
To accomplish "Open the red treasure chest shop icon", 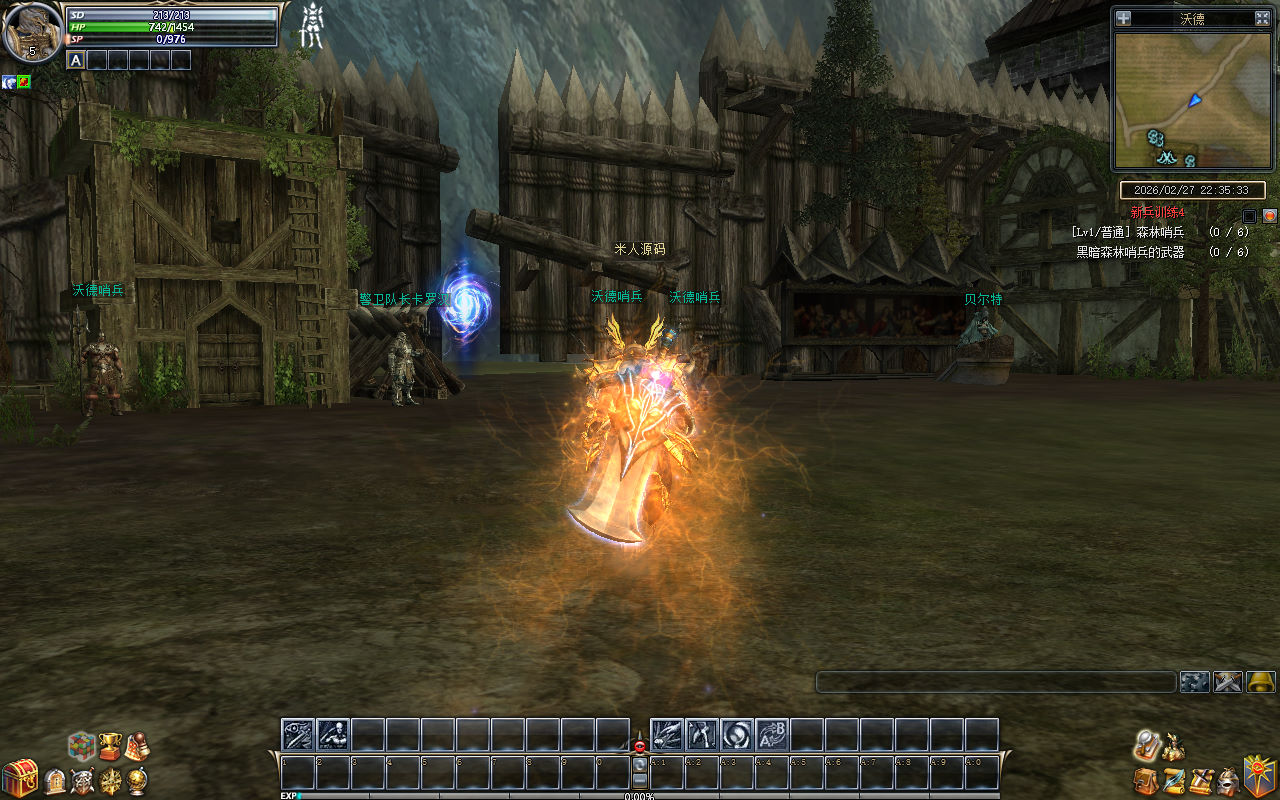I will point(19,778).
